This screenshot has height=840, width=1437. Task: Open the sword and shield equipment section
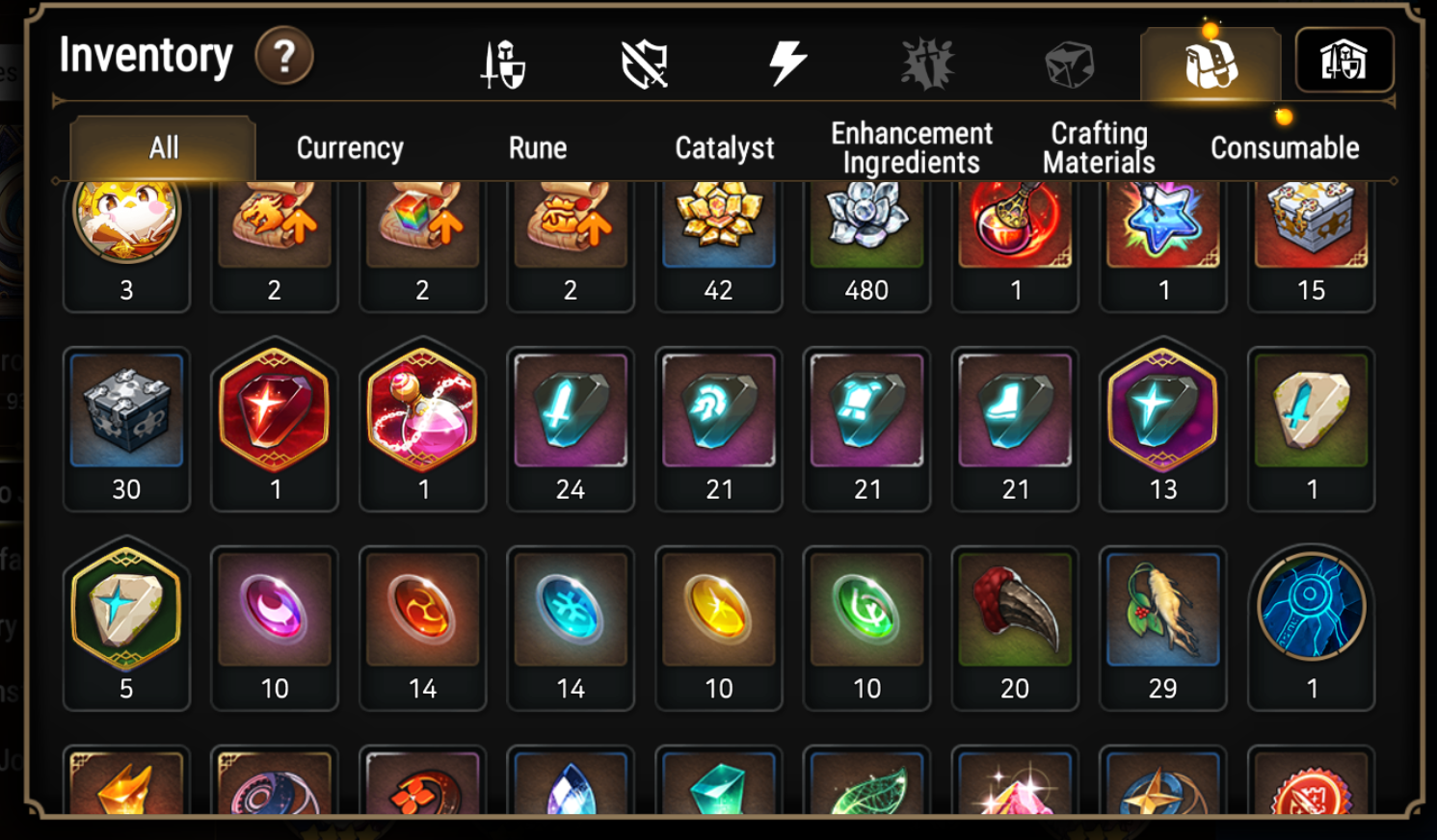(504, 60)
